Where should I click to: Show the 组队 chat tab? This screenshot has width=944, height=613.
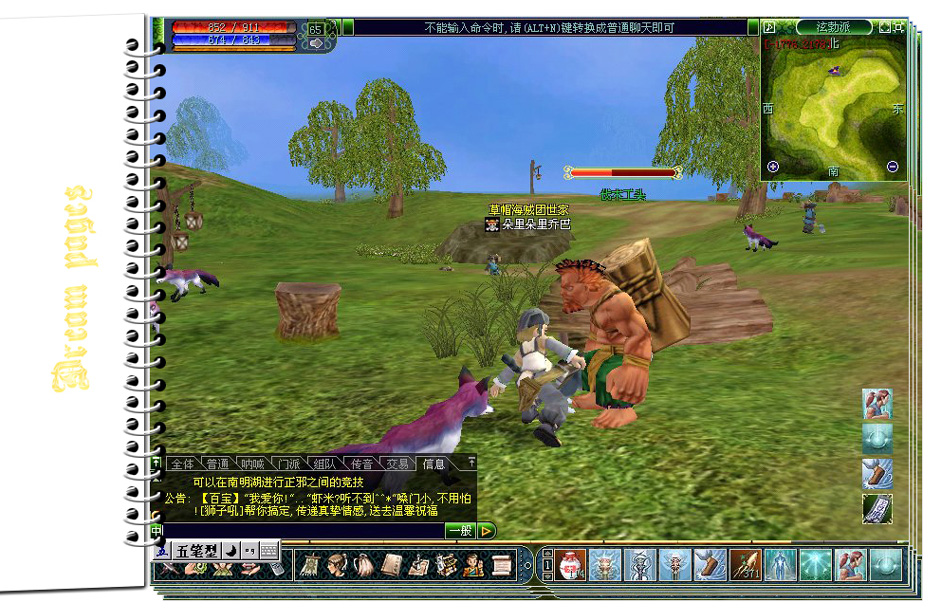325,464
